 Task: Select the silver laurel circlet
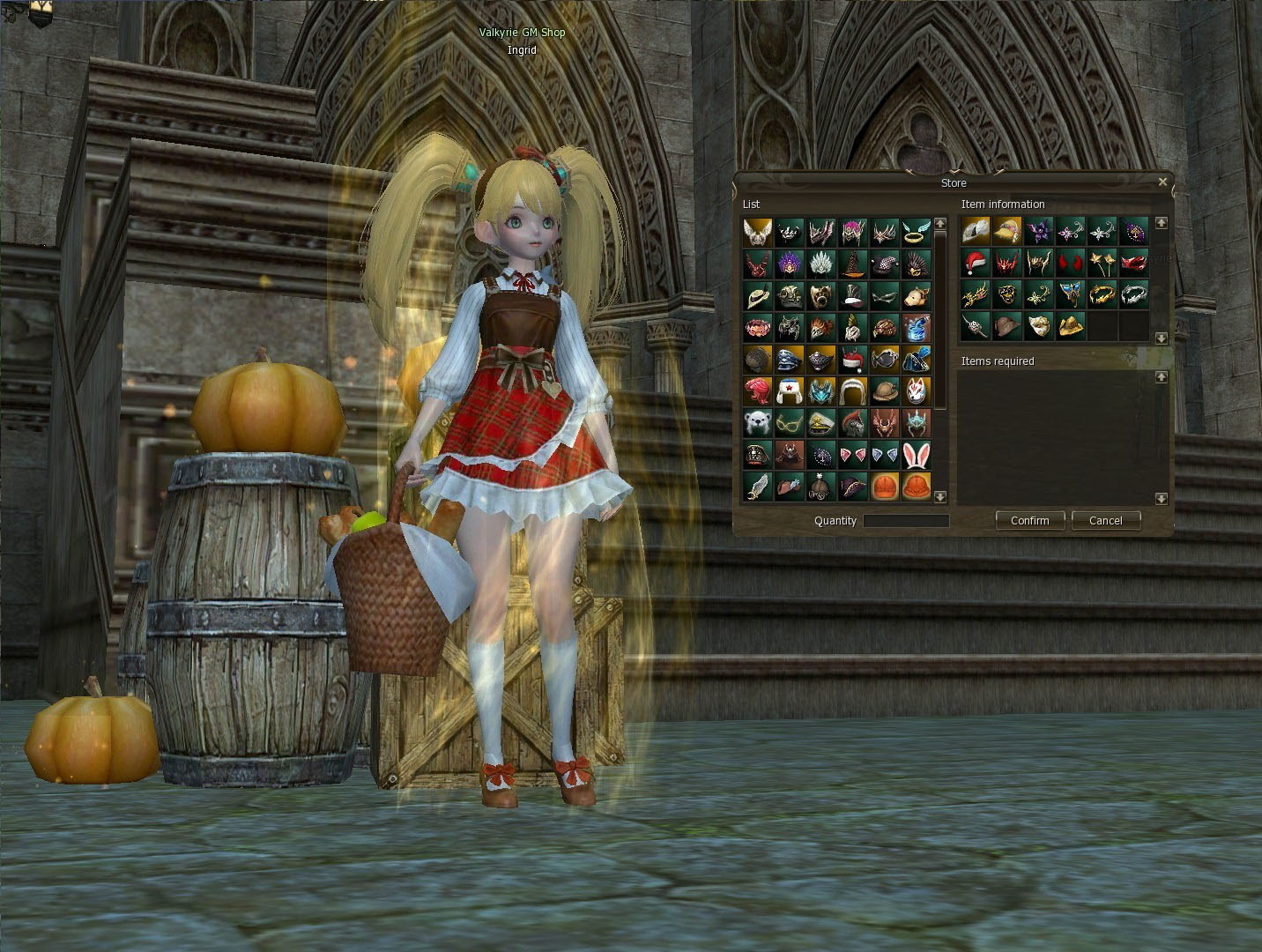[1133, 294]
